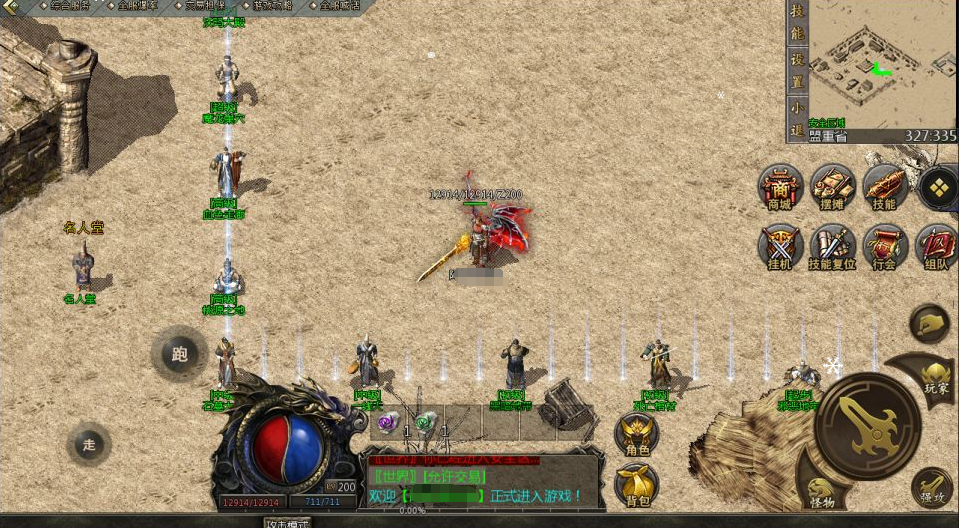
Task: Open the 摆摊 stall icon
Action: pos(833,188)
